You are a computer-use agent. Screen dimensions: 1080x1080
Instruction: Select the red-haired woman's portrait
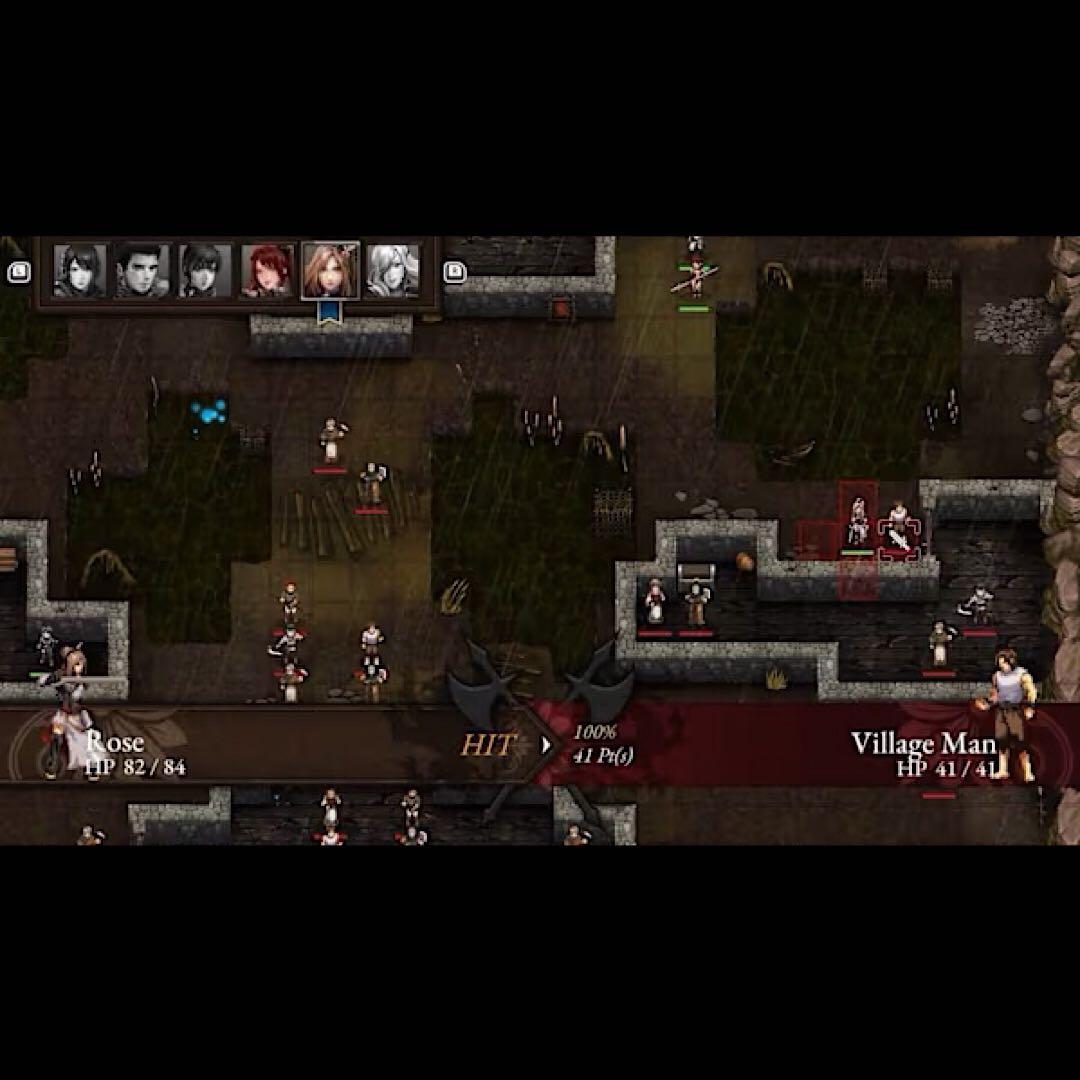tap(268, 270)
